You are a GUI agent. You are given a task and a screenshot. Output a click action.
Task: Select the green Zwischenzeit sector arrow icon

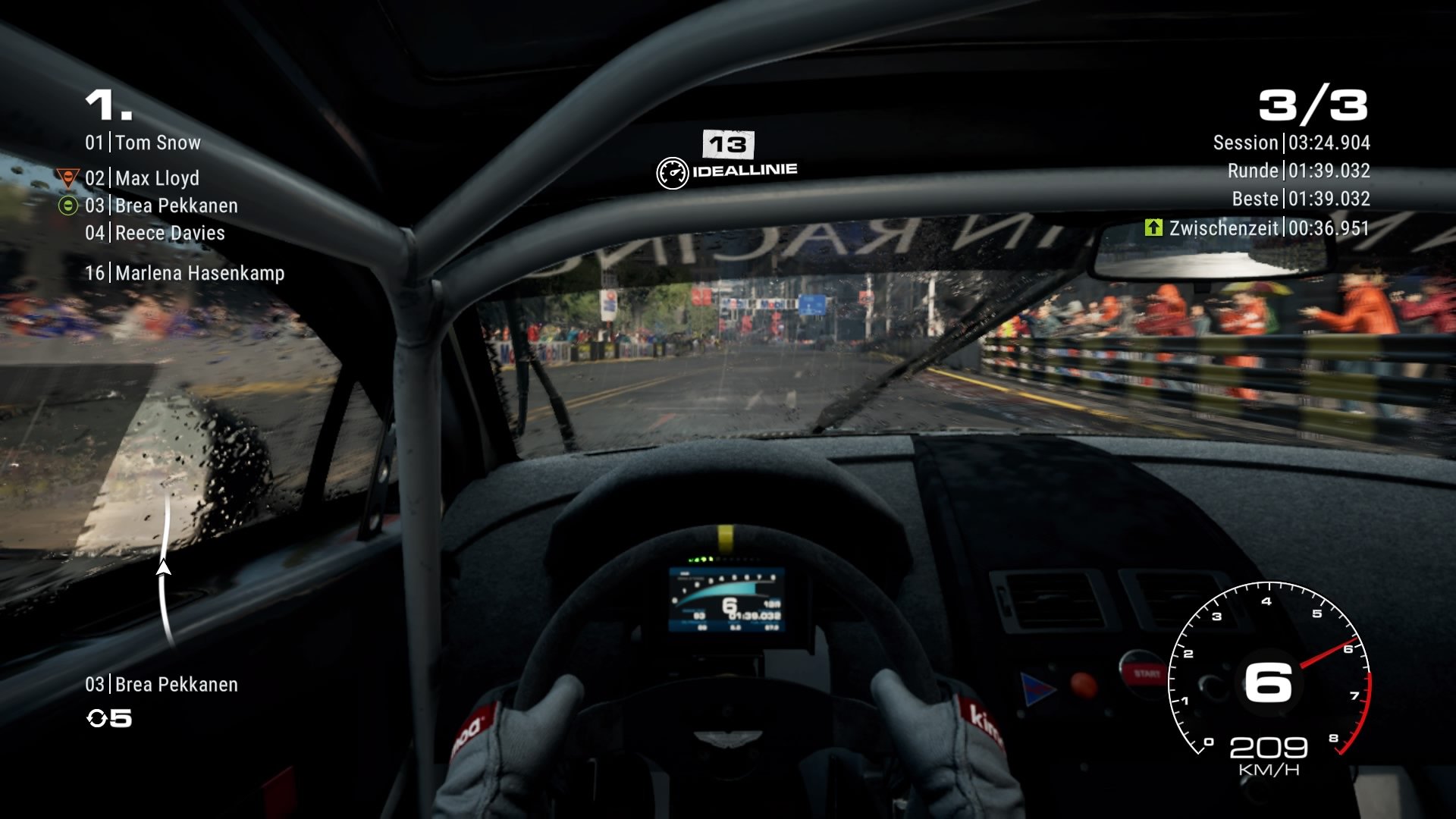[x=1153, y=227]
